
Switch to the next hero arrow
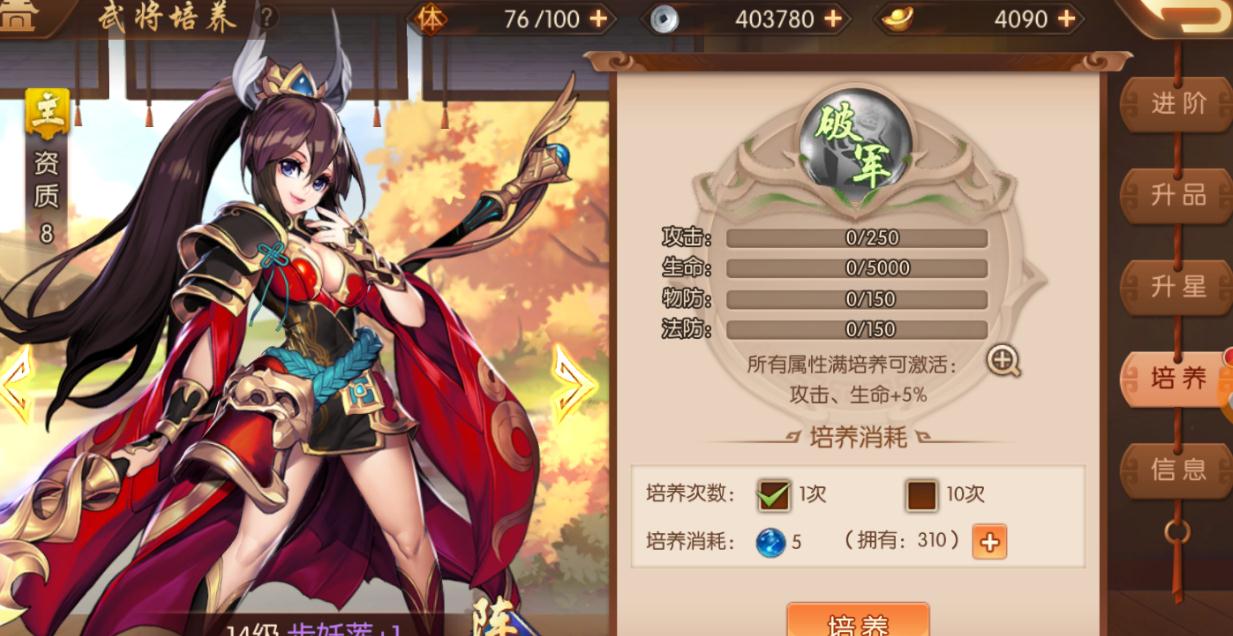(572, 383)
